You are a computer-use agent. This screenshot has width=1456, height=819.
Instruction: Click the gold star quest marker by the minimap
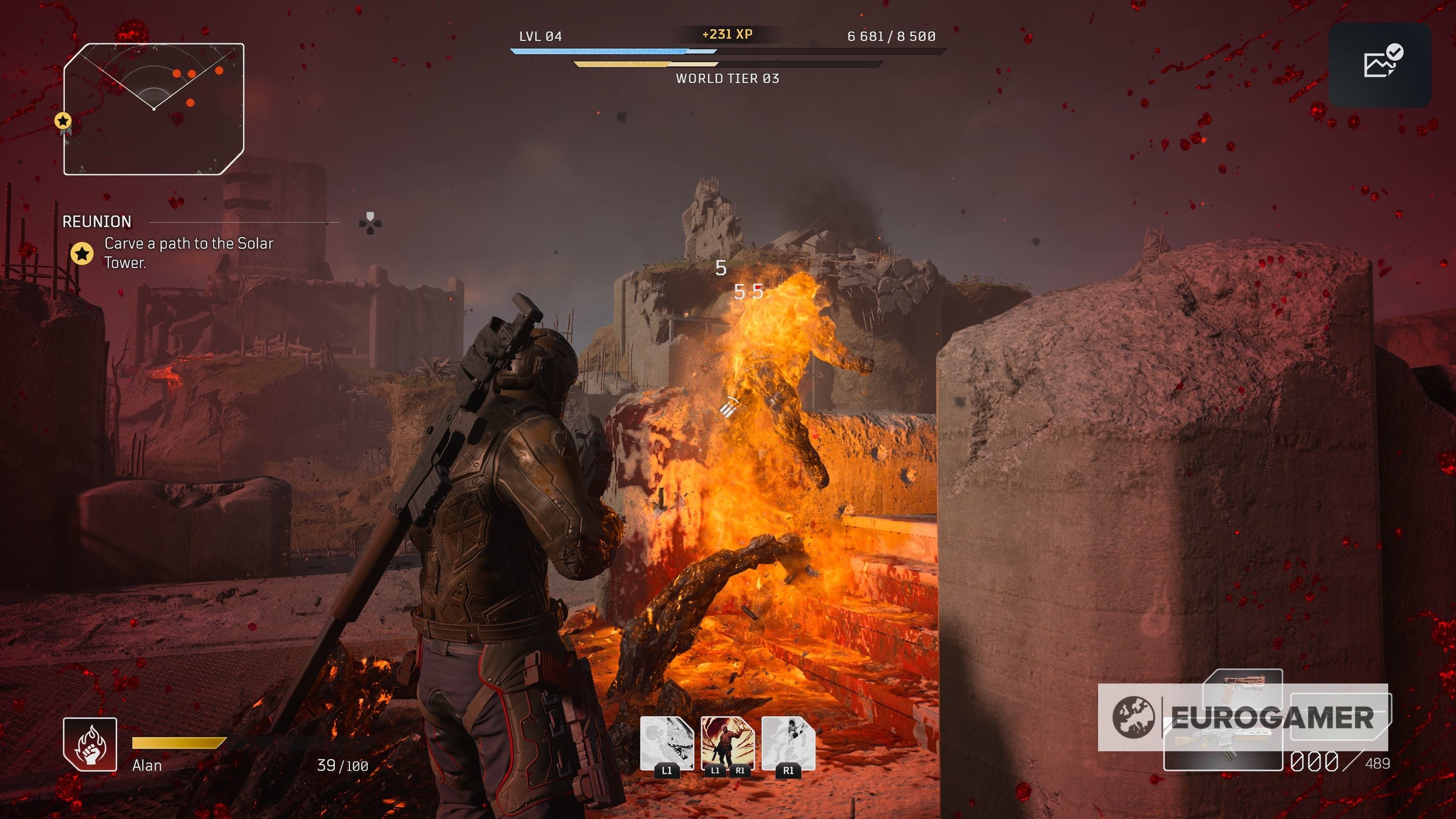63,121
